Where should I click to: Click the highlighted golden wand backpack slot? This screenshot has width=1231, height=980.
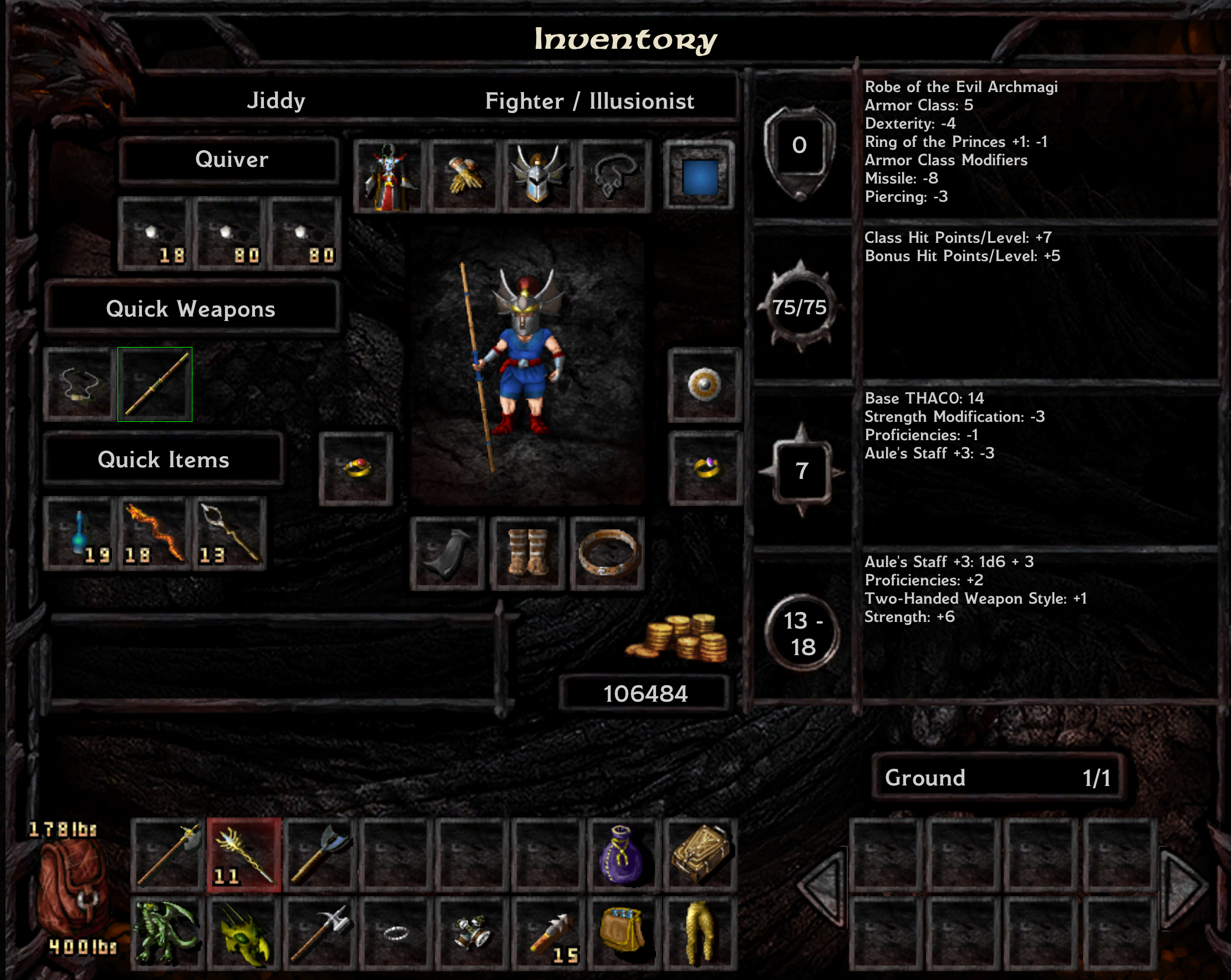pos(244,855)
